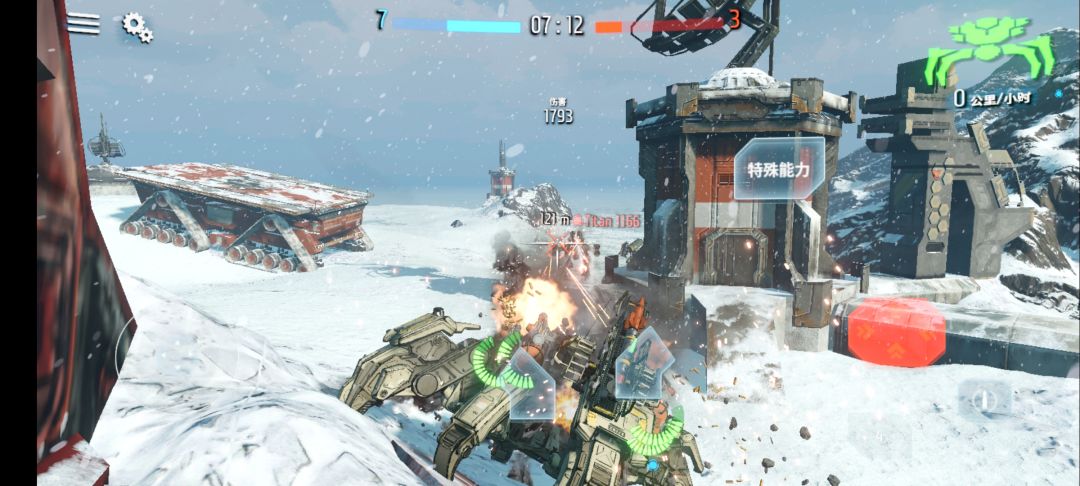Activate the 特殊能力 special ability button
Screen dimensions: 1080x486
(780, 168)
